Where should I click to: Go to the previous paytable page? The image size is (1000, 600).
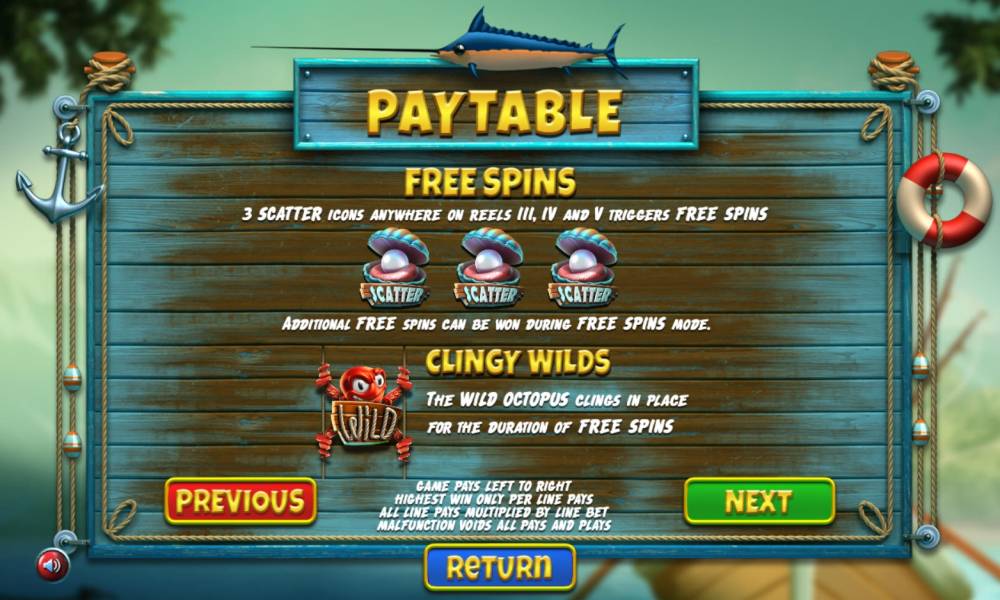click(x=240, y=501)
